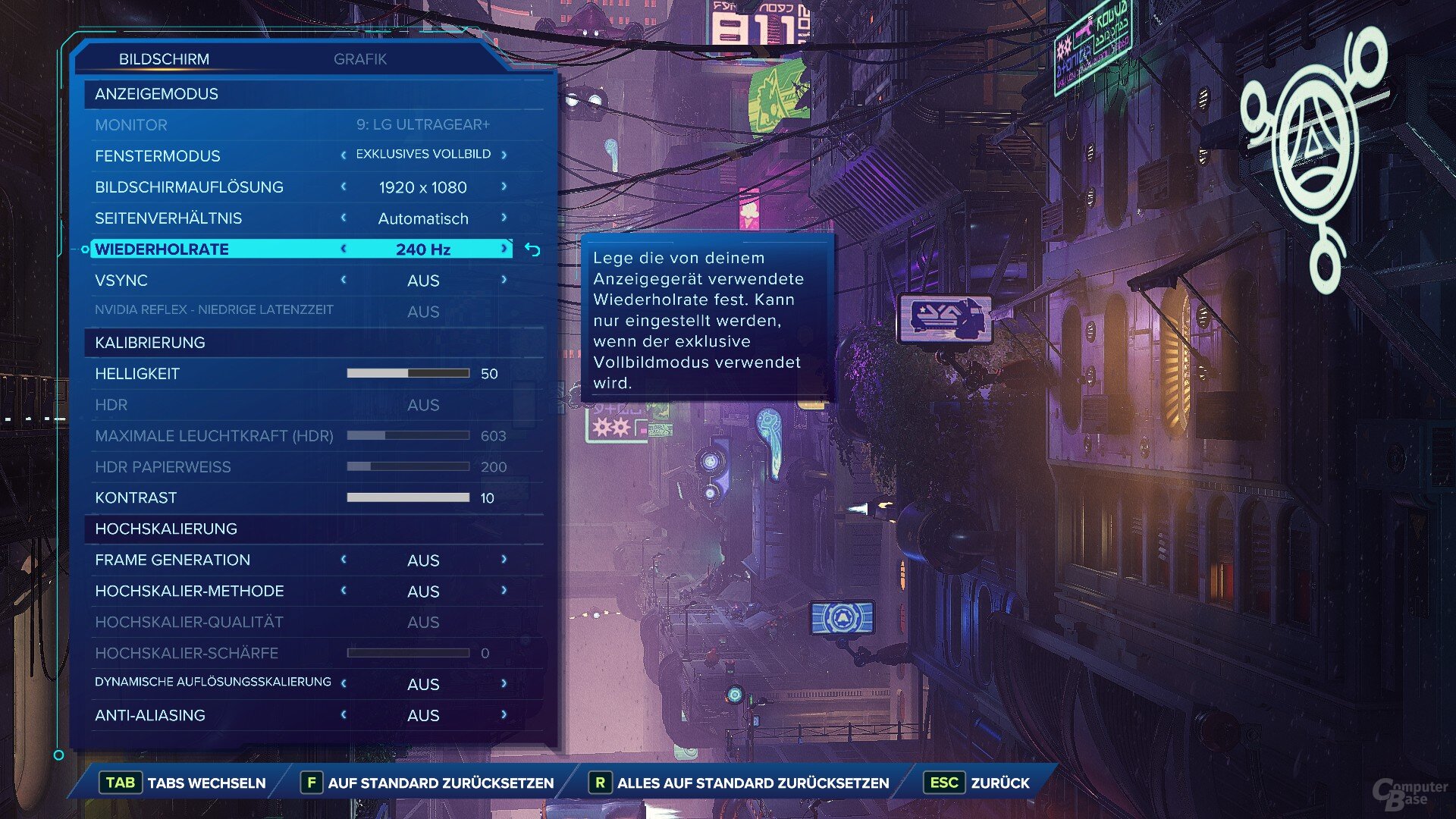Click right arrow next to Seitenverhältnis Automatisch
This screenshot has width=1456, height=819.
tap(504, 218)
